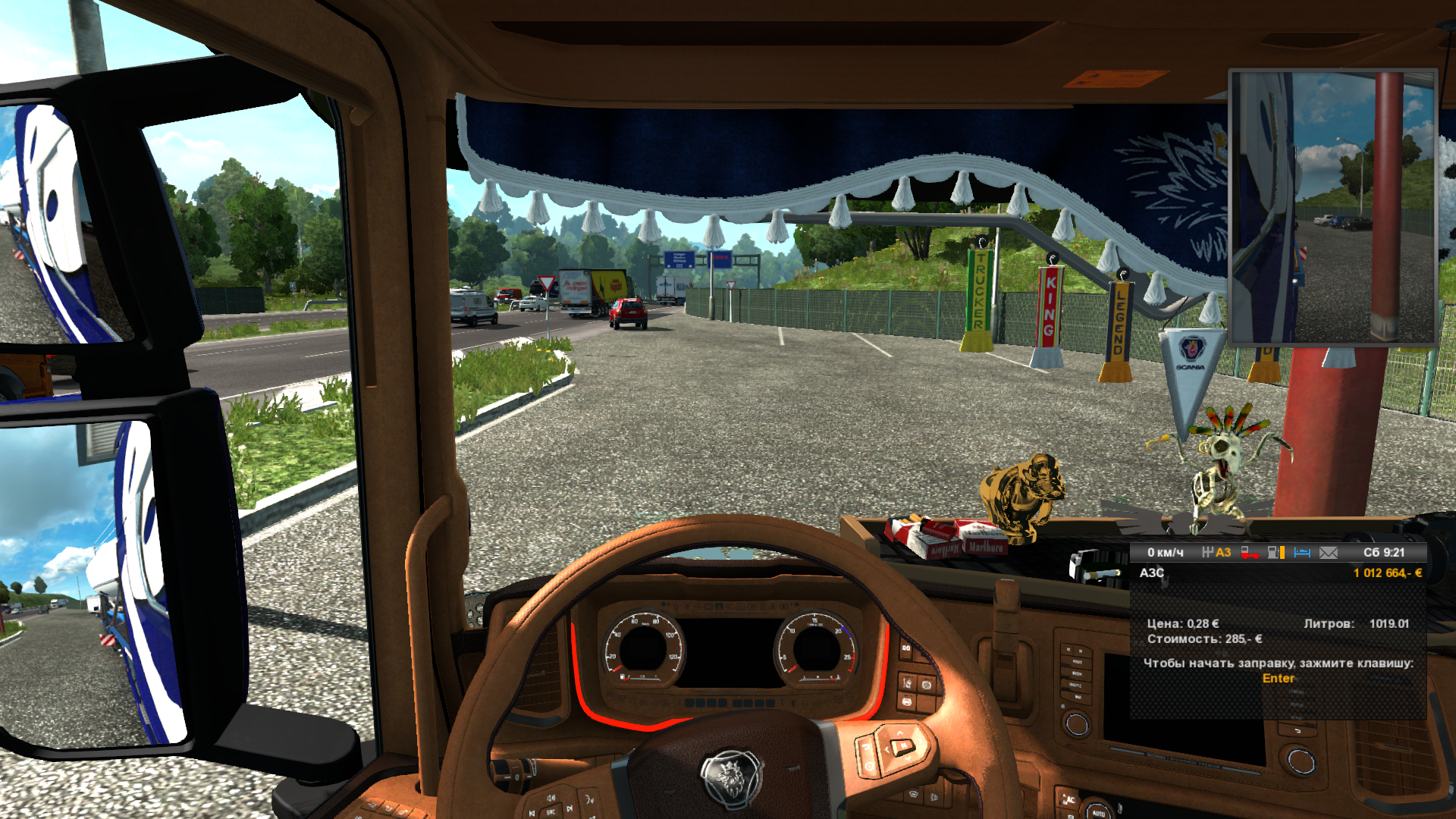Click the virtual rear-view mirror overlay
Screen dimensions: 1456x819
1332,207
